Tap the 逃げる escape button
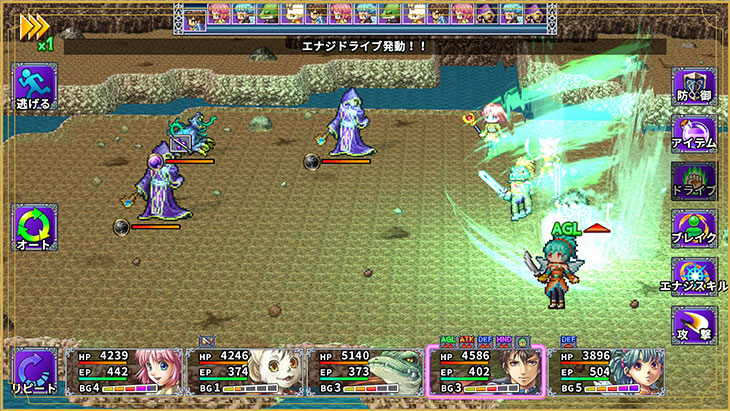This screenshot has height=411, width=730. click(x=35, y=86)
